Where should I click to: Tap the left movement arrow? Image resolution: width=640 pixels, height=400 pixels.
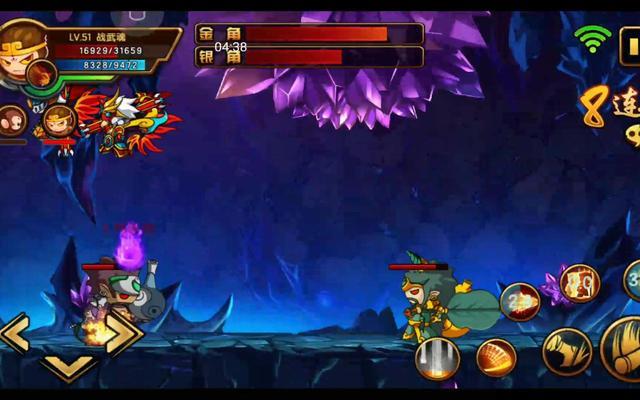click(16, 334)
